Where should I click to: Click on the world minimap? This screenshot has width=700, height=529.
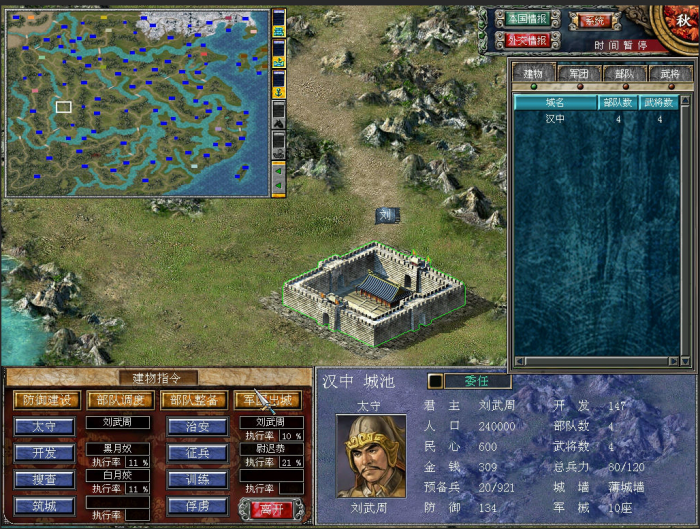pos(138,103)
